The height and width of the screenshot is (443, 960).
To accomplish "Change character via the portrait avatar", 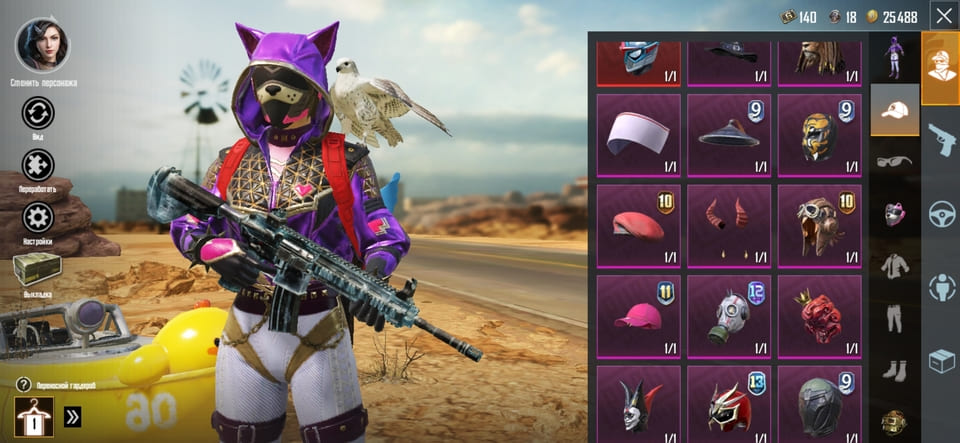I will point(43,46).
